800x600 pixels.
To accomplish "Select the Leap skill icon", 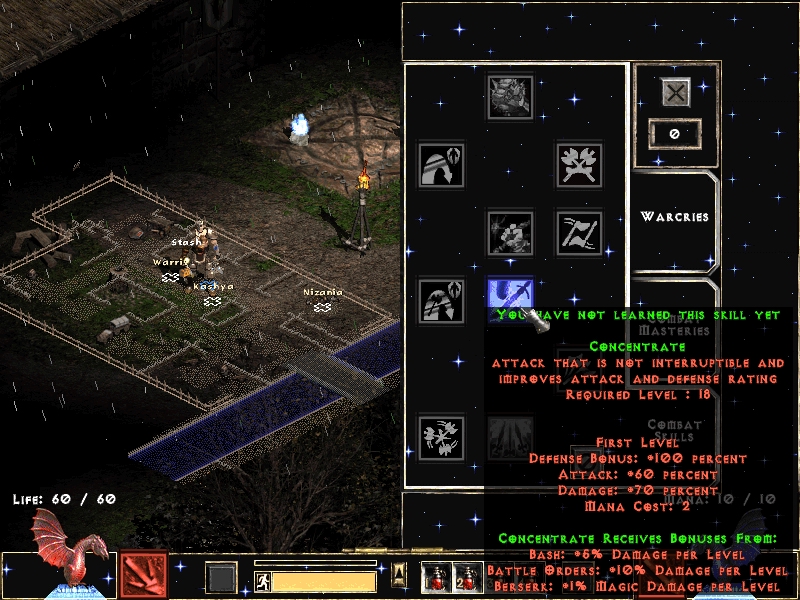I will tap(441, 164).
